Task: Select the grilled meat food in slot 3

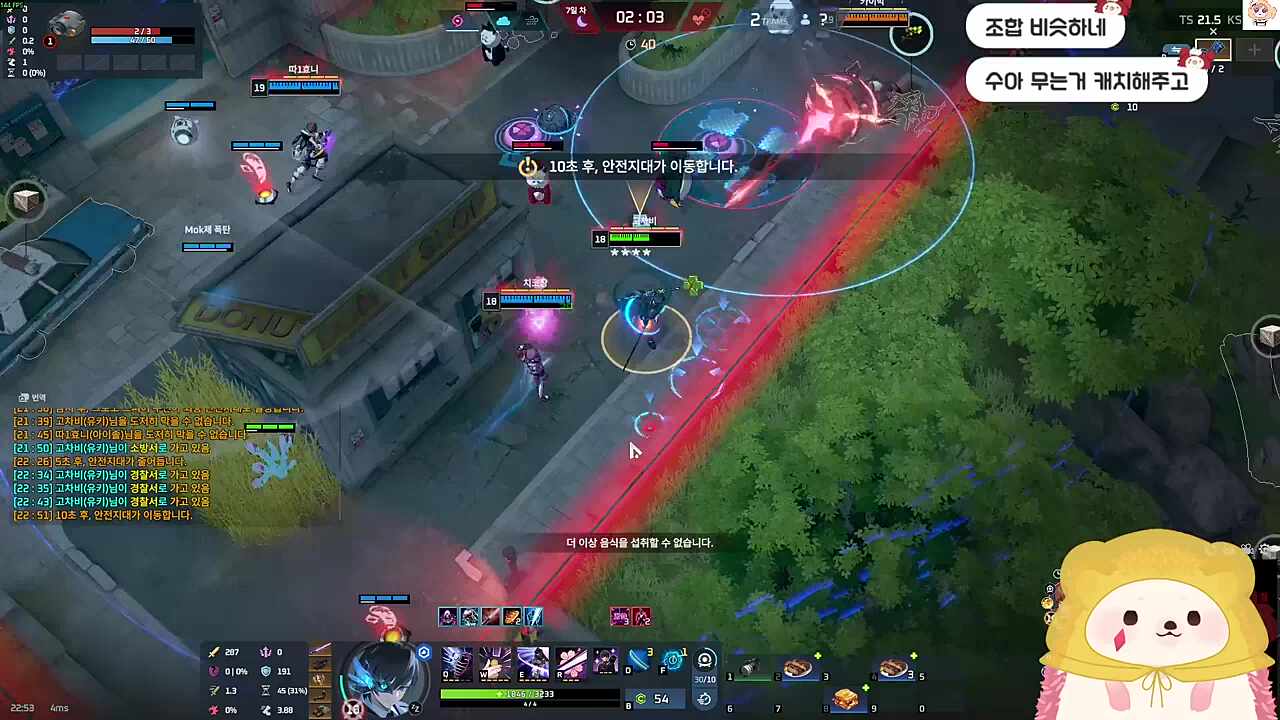Action: click(798, 668)
